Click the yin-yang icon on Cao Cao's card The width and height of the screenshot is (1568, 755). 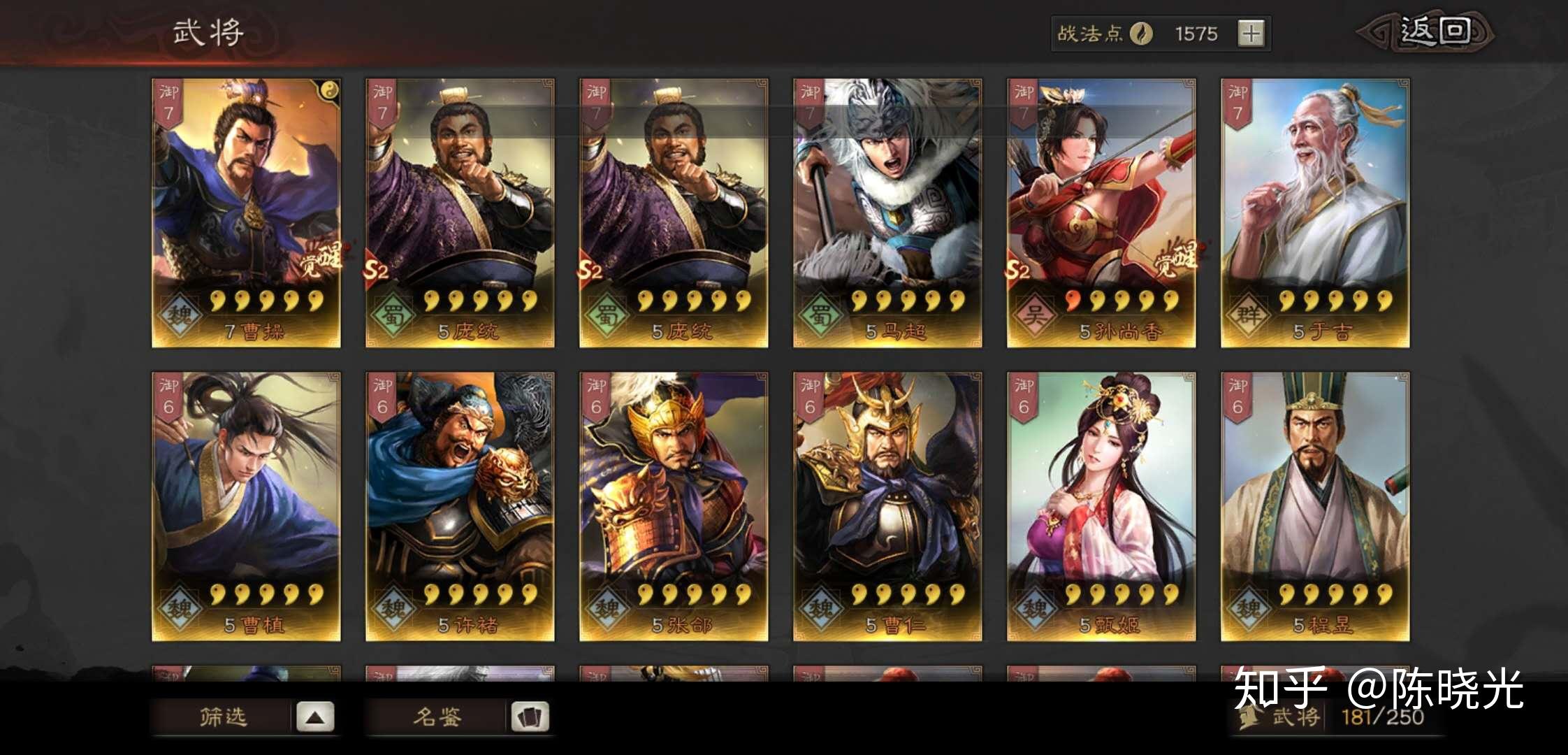tap(328, 89)
